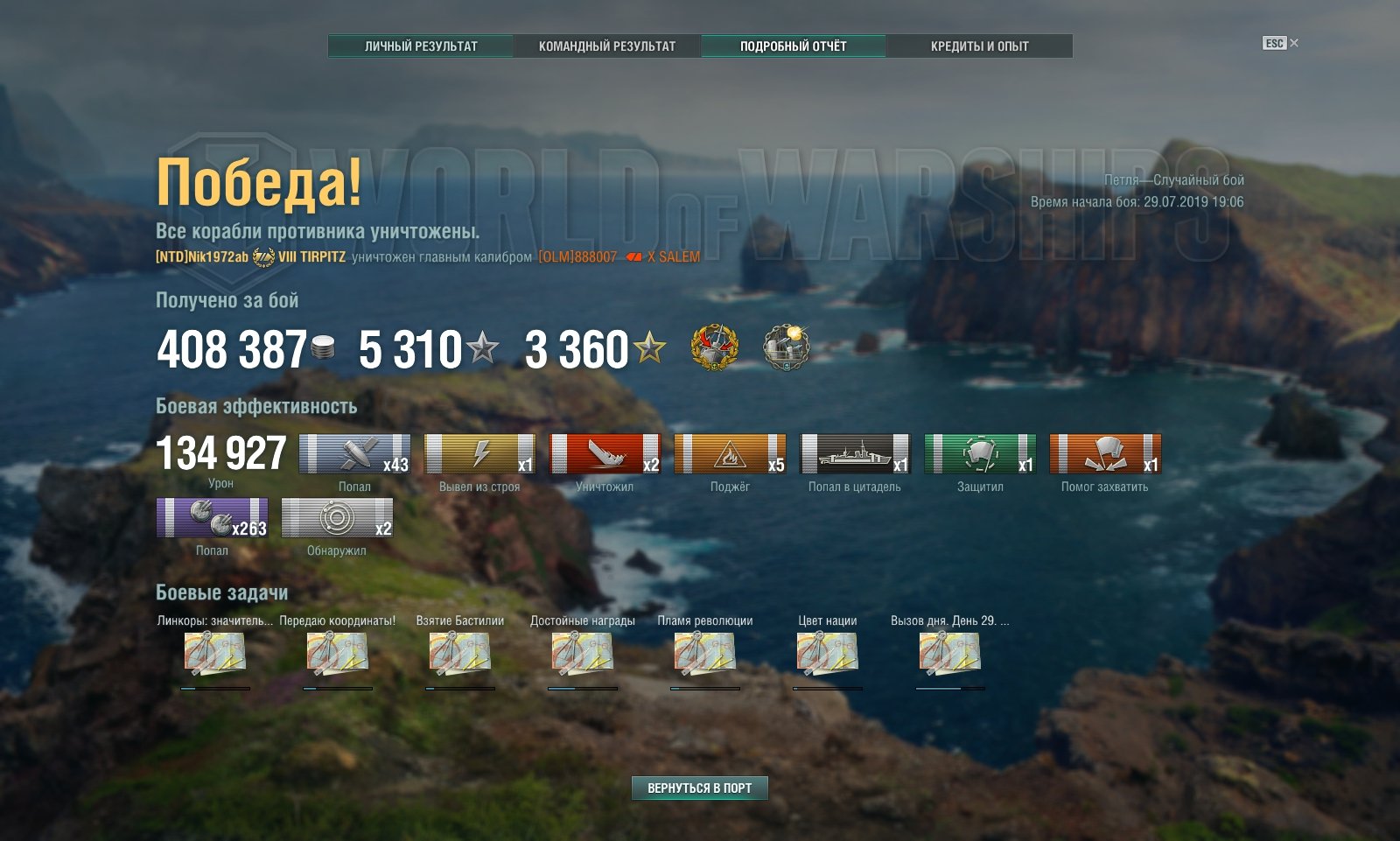Open the Цвет нации mission icon
Viewport: 1400px width, 841px height.
click(x=827, y=654)
